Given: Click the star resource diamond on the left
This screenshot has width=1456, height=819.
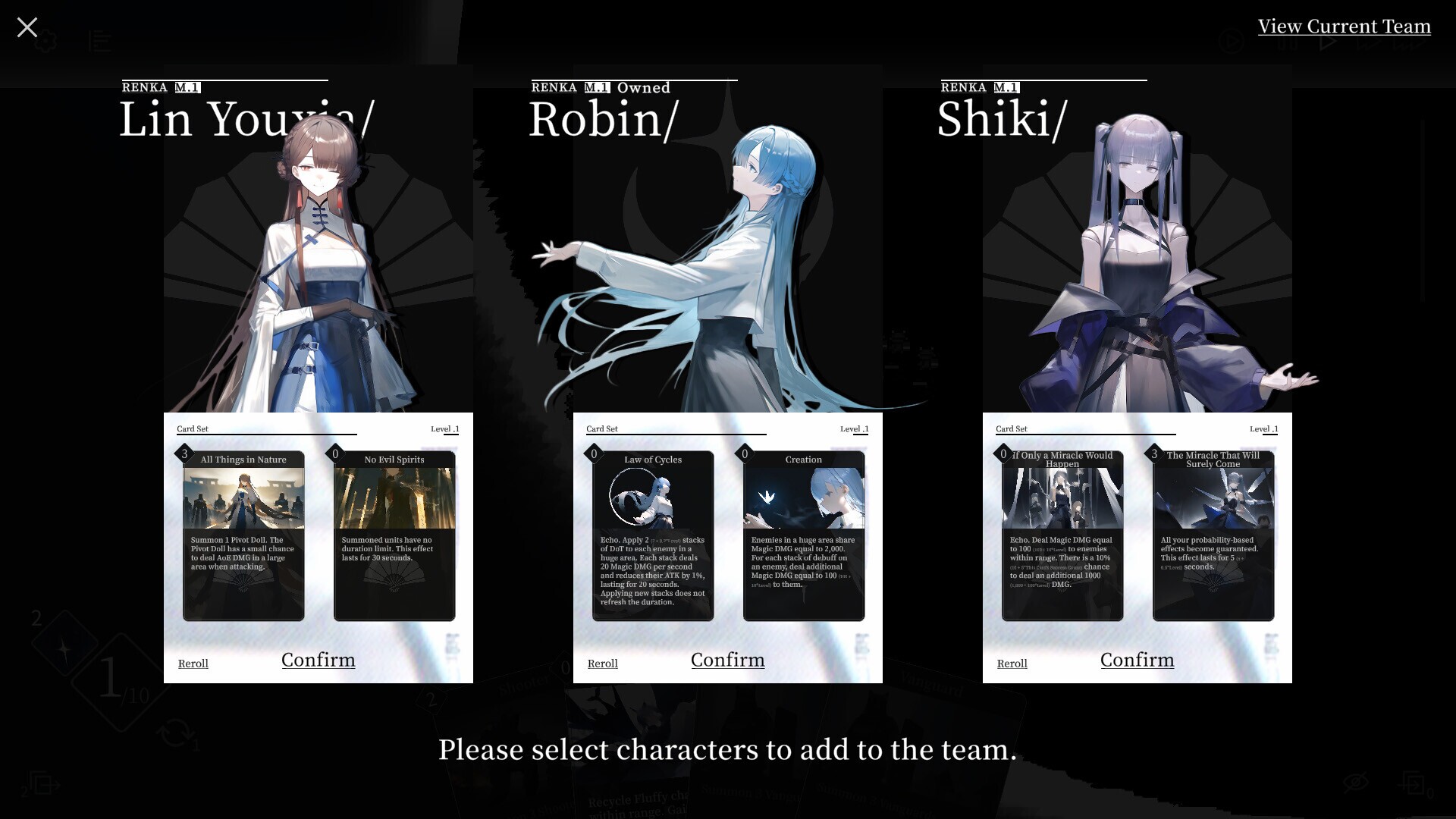Looking at the screenshot, I should 64,648.
